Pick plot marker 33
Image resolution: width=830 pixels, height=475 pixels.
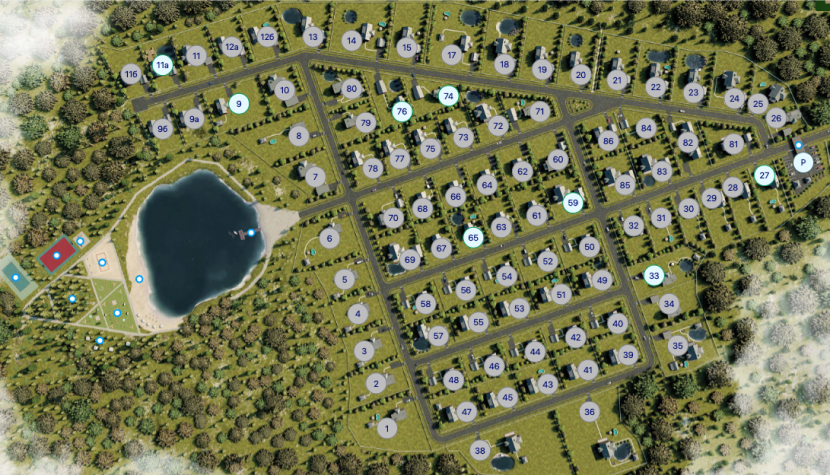[x=654, y=274]
